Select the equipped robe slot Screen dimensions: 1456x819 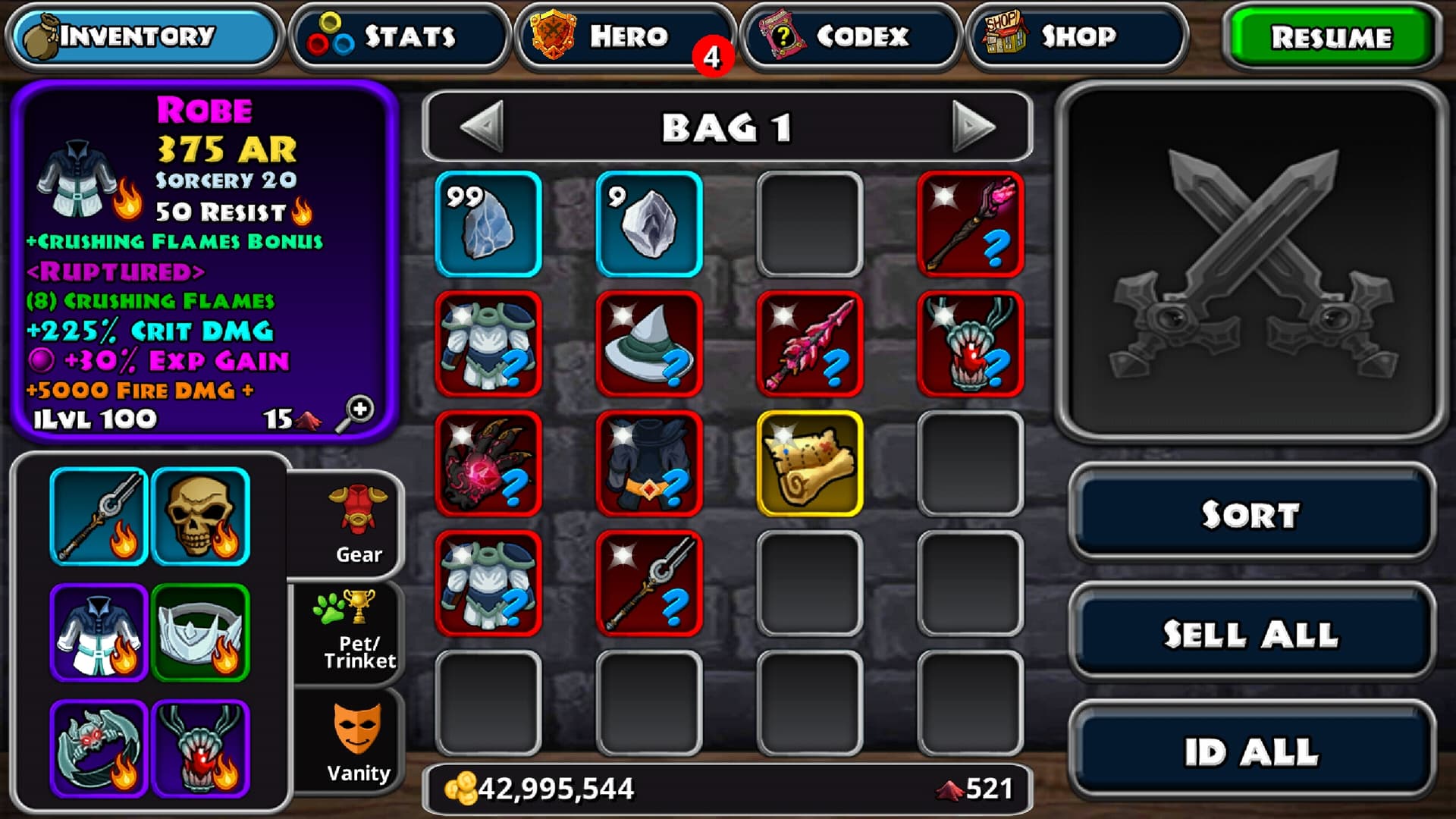(x=99, y=632)
